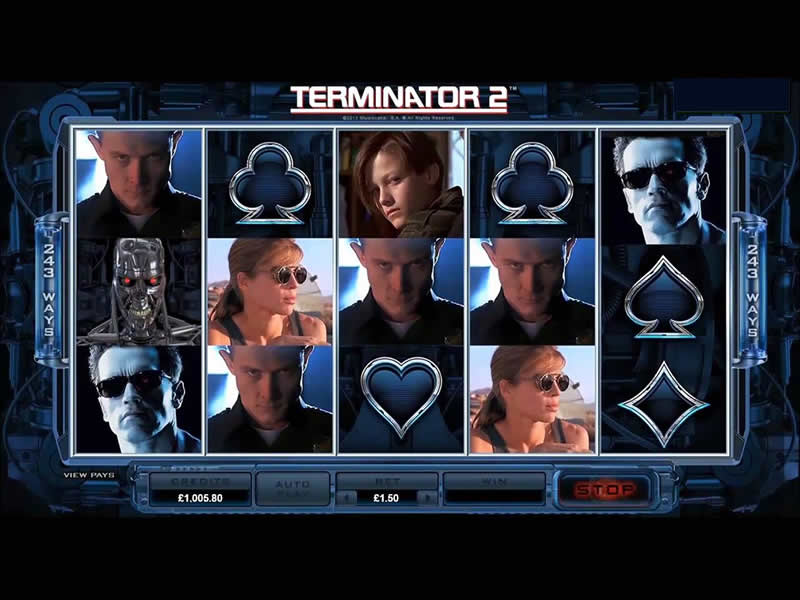800x600 pixels.
Task: Increase the bet with the right arrow
Action: [x=429, y=497]
